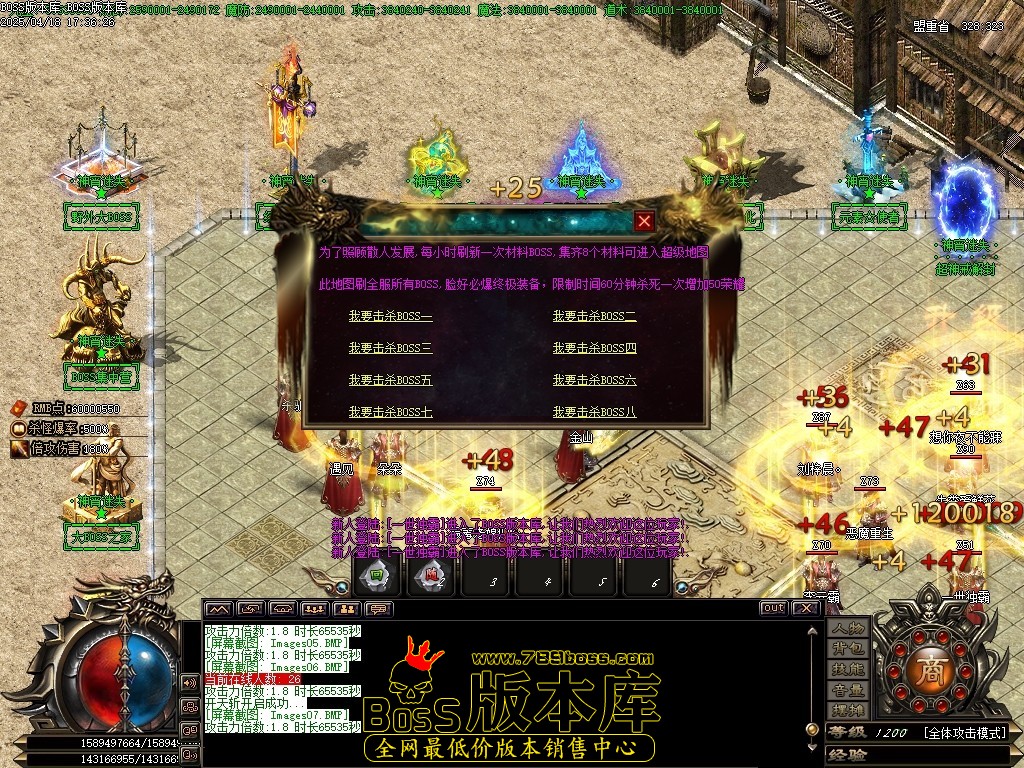The height and width of the screenshot is (768, 1024).
Task: Toggle the 全体攻击模式 attack mode
Action: [964, 733]
